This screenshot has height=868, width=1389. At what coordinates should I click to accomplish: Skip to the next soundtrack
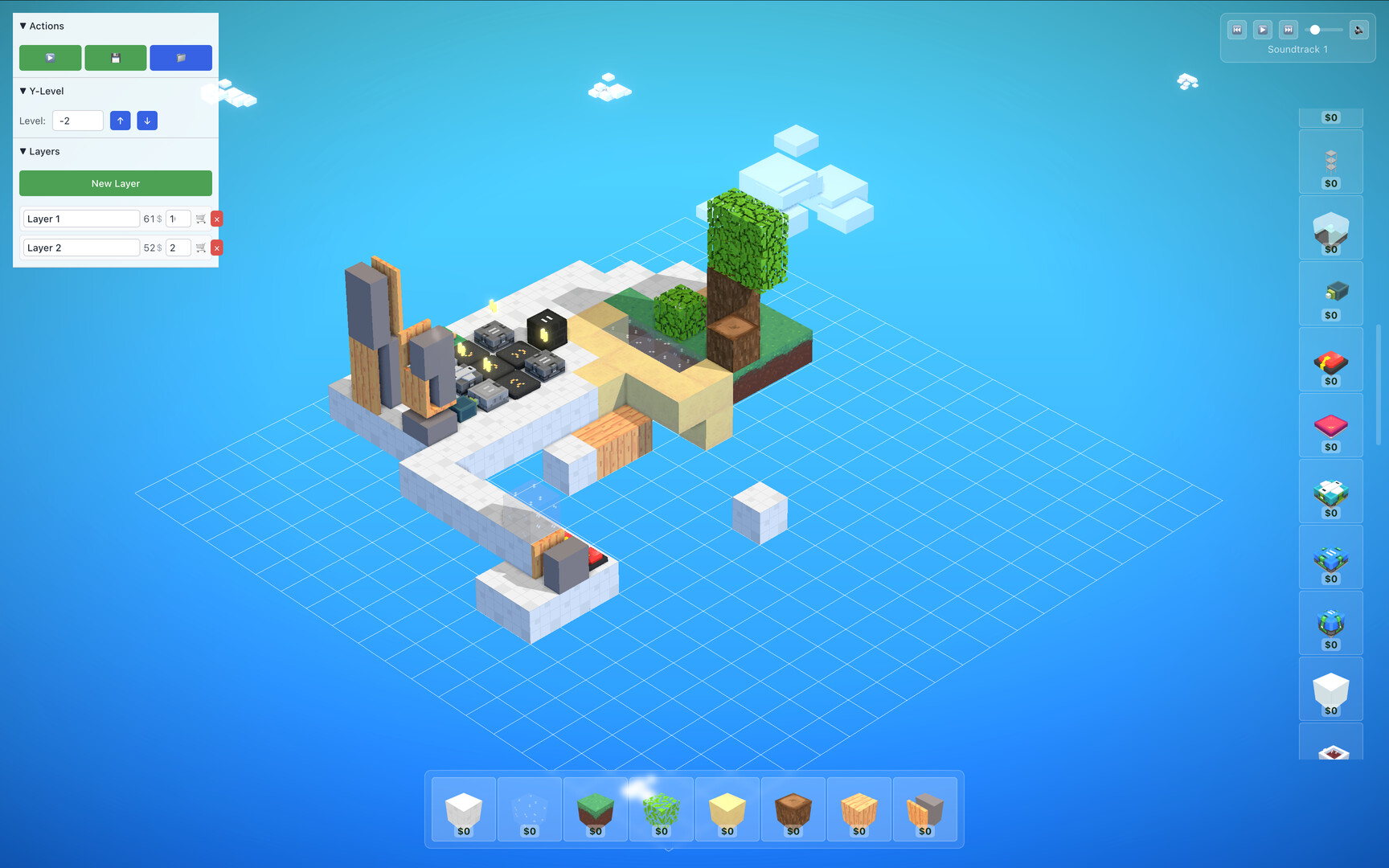point(1289,30)
